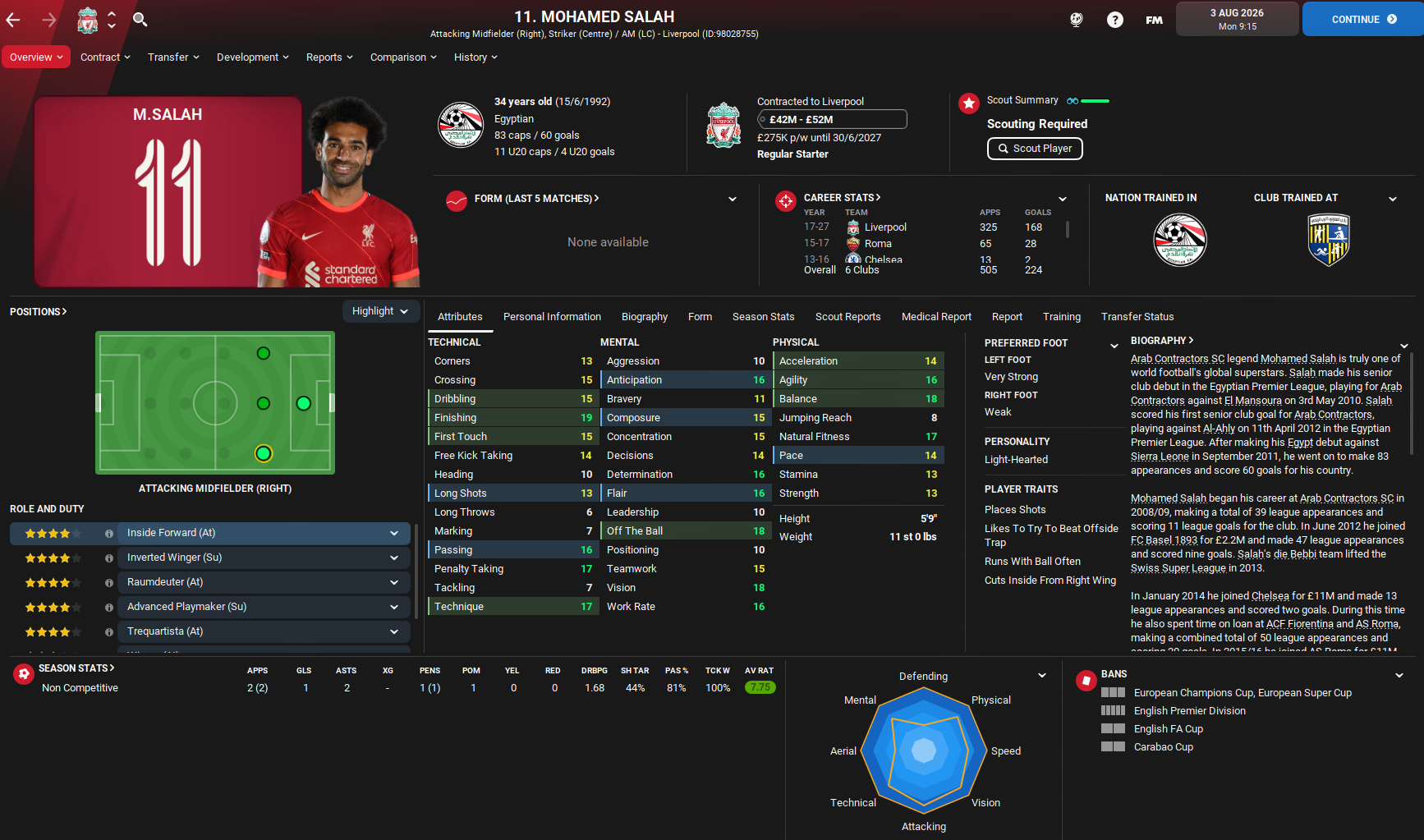Expand the Form (Last 5 Matches) chevron
This screenshot has width=1424, height=840.
coord(732,198)
